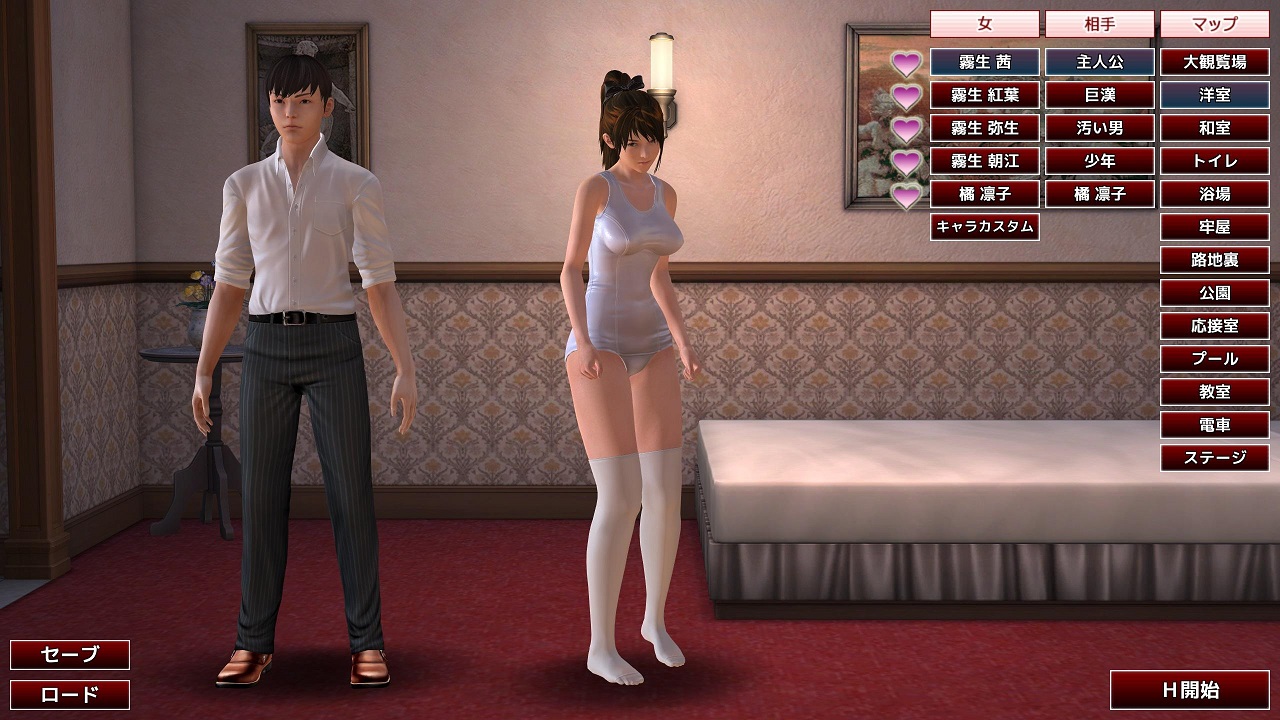Image resolution: width=1280 pixels, height=720 pixels.
Task: Open the キャラカスタム character customization
Action: [985, 227]
